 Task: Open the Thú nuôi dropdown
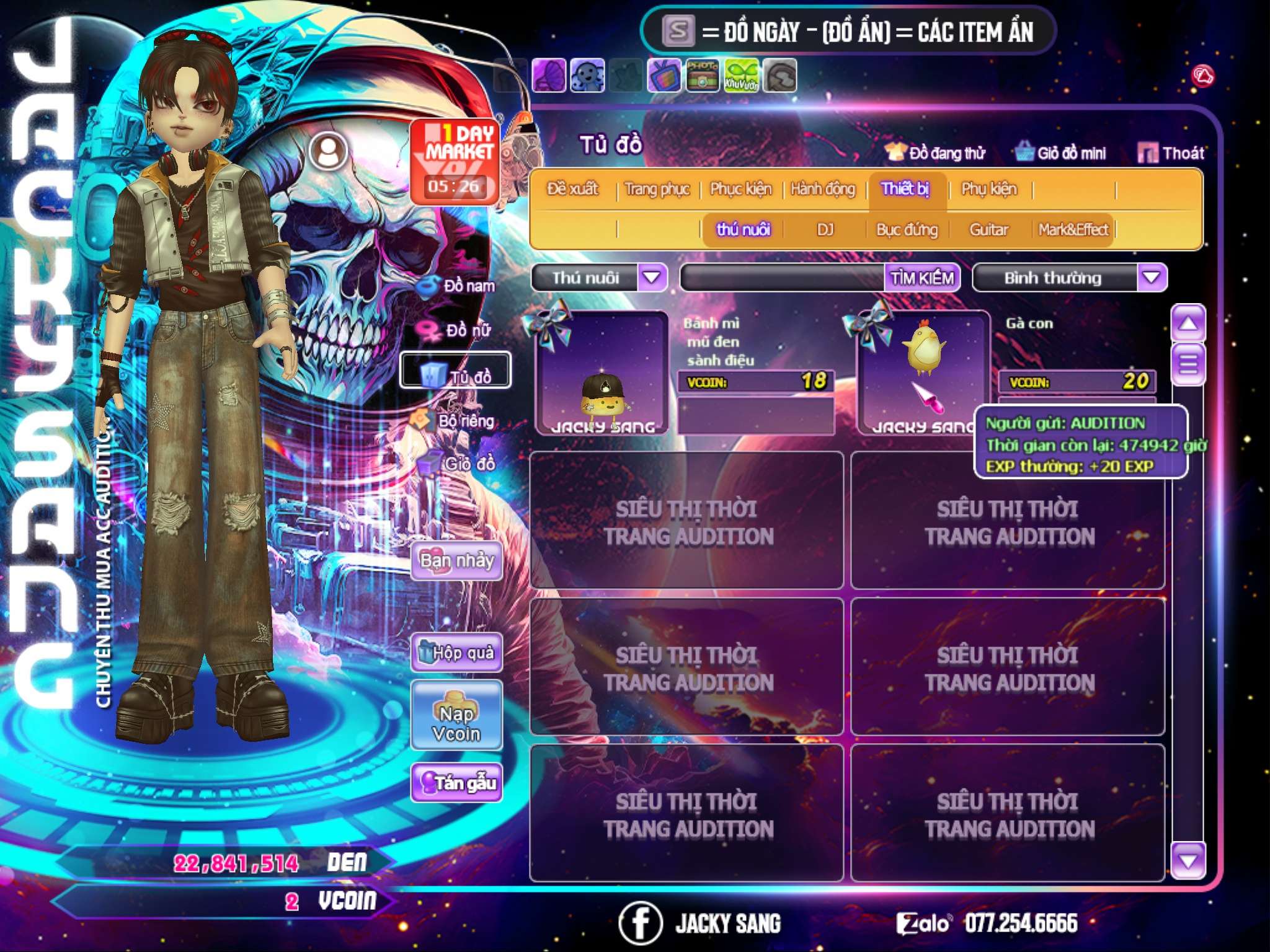click(x=652, y=277)
